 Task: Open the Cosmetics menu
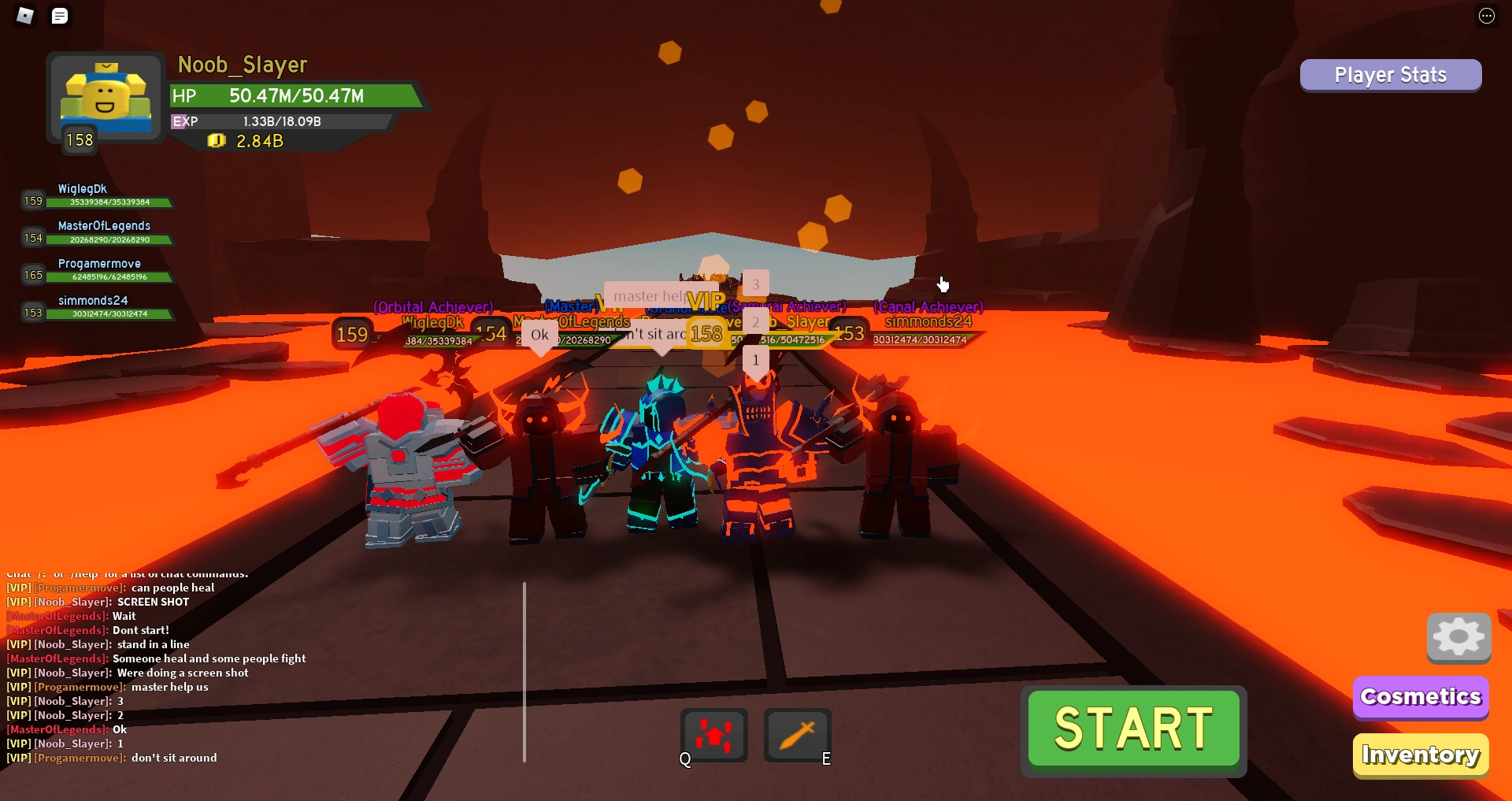click(1420, 696)
